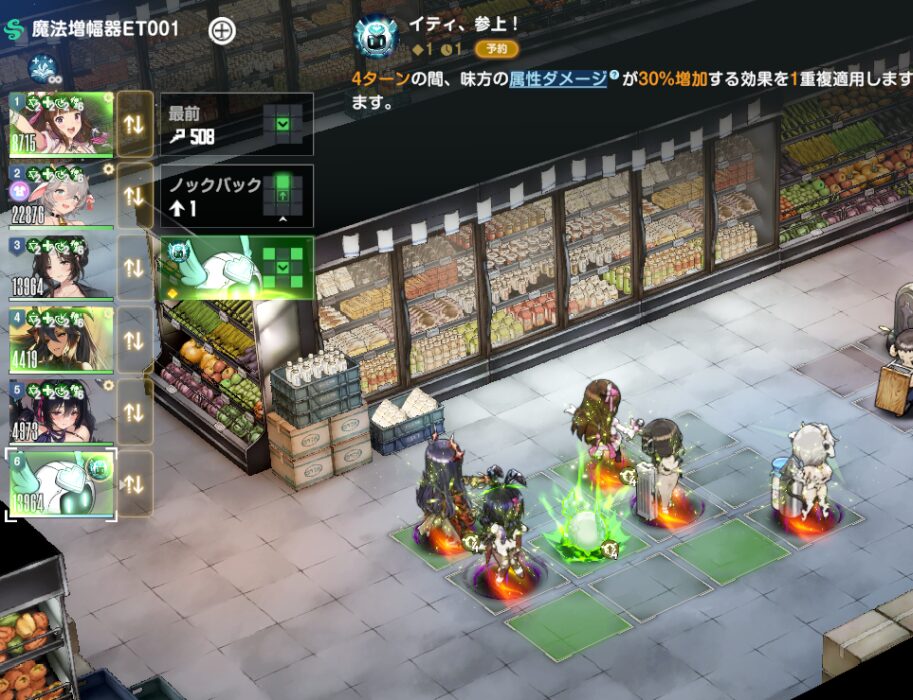Choose the 最前 508 skill card
The height and width of the screenshot is (700, 913).
click(x=236, y=124)
